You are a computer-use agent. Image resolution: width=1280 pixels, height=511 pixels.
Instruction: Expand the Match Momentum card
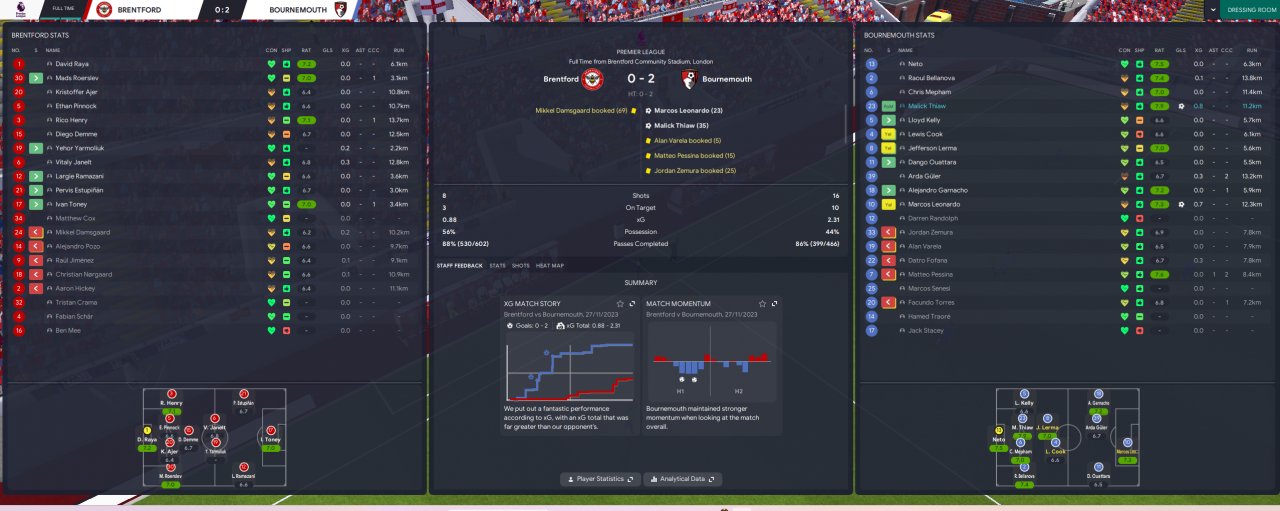[774, 303]
